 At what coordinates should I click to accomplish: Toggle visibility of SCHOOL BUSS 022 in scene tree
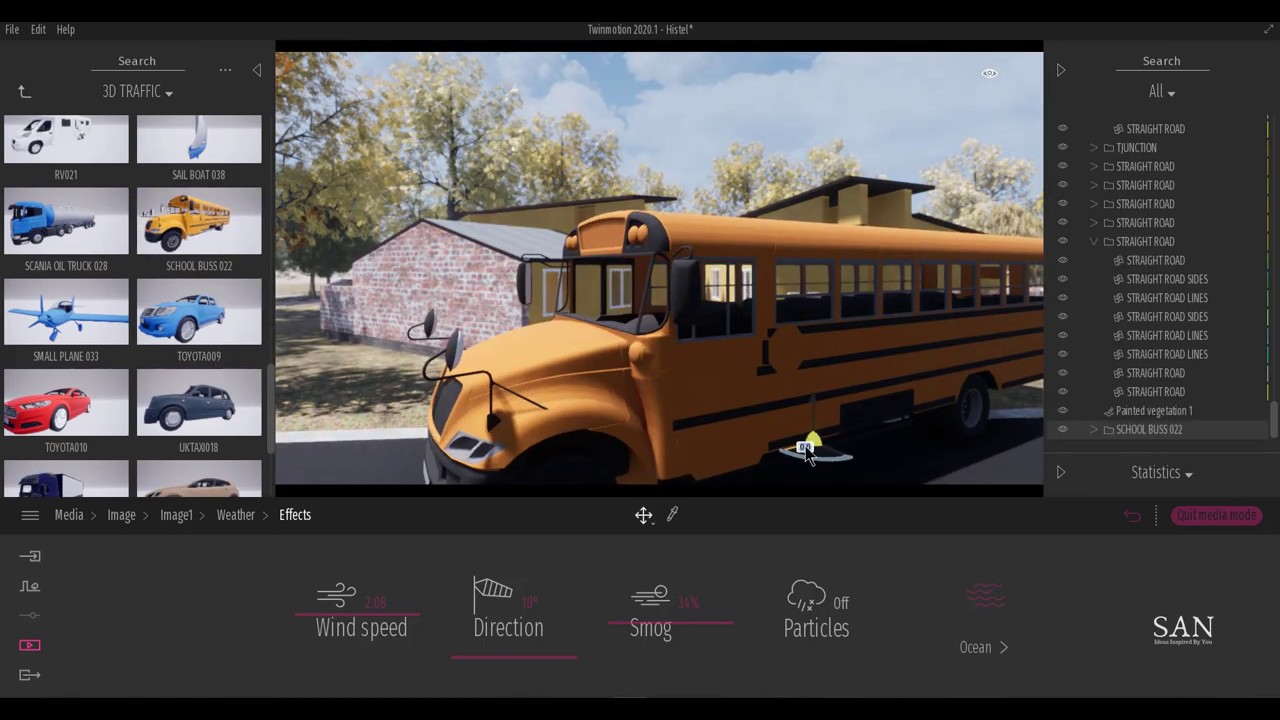pyautogui.click(x=1062, y=429)
